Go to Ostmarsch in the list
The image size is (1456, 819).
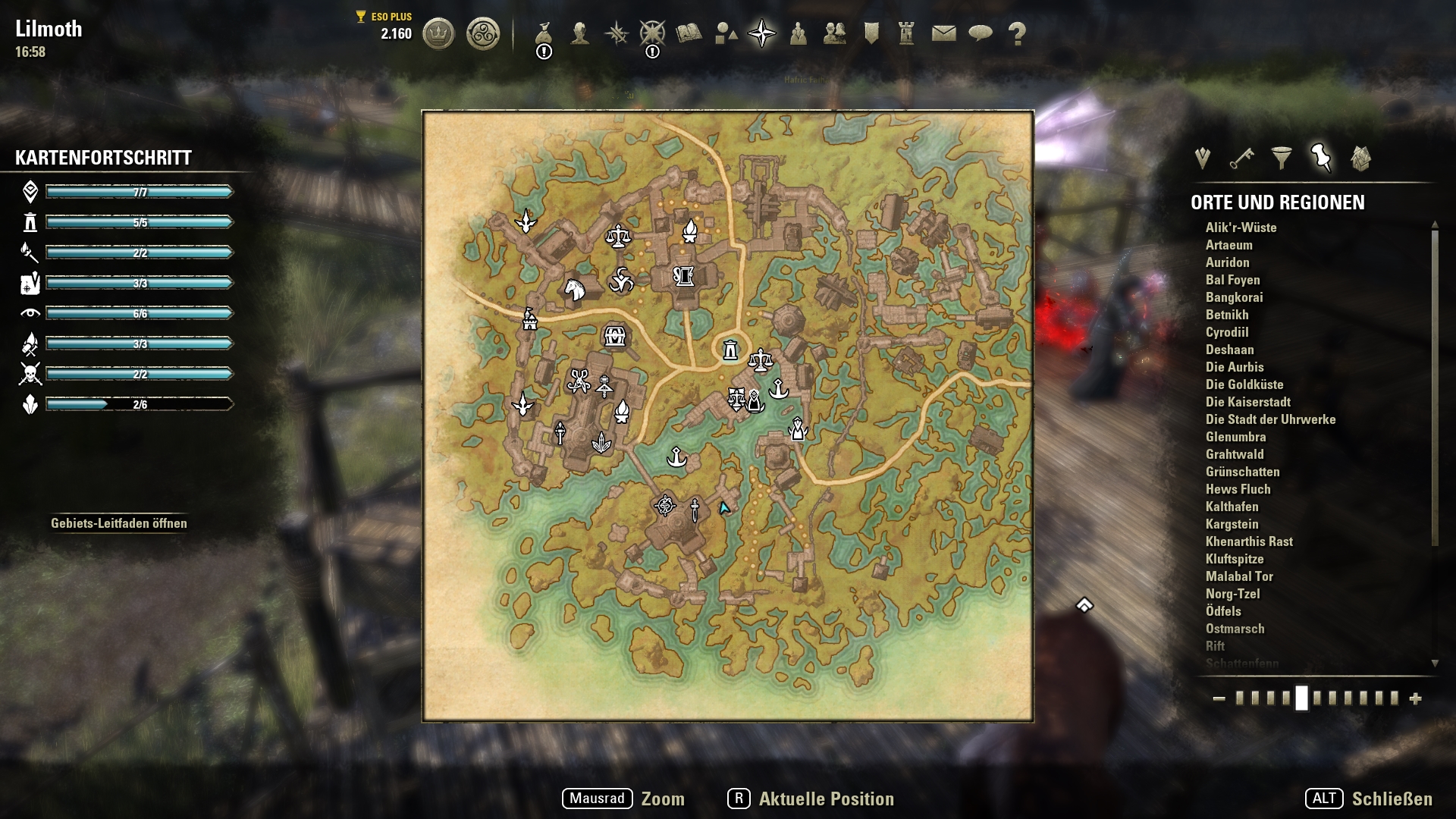click(x=1235, y=629)
